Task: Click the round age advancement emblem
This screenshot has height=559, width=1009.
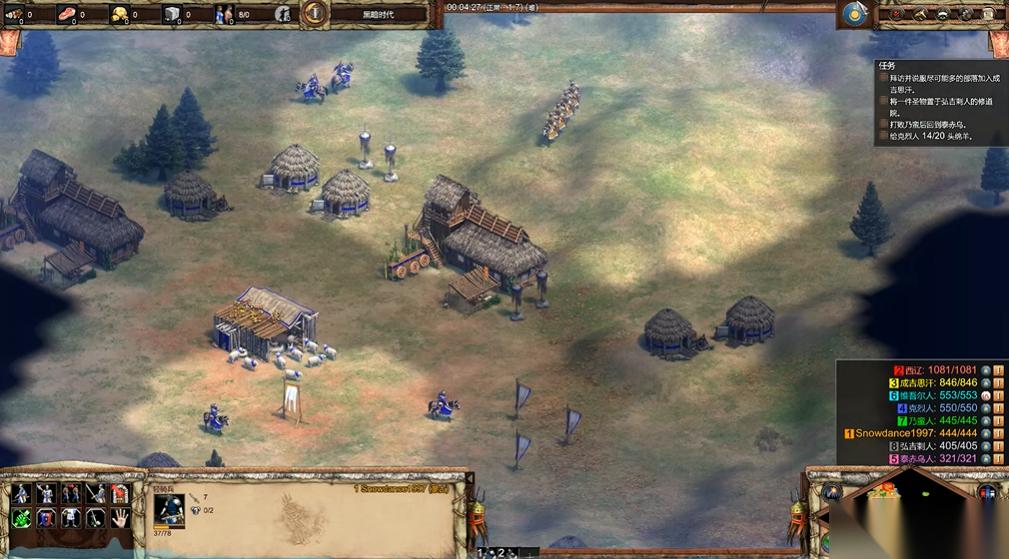Action: click(x=314, y=13)
